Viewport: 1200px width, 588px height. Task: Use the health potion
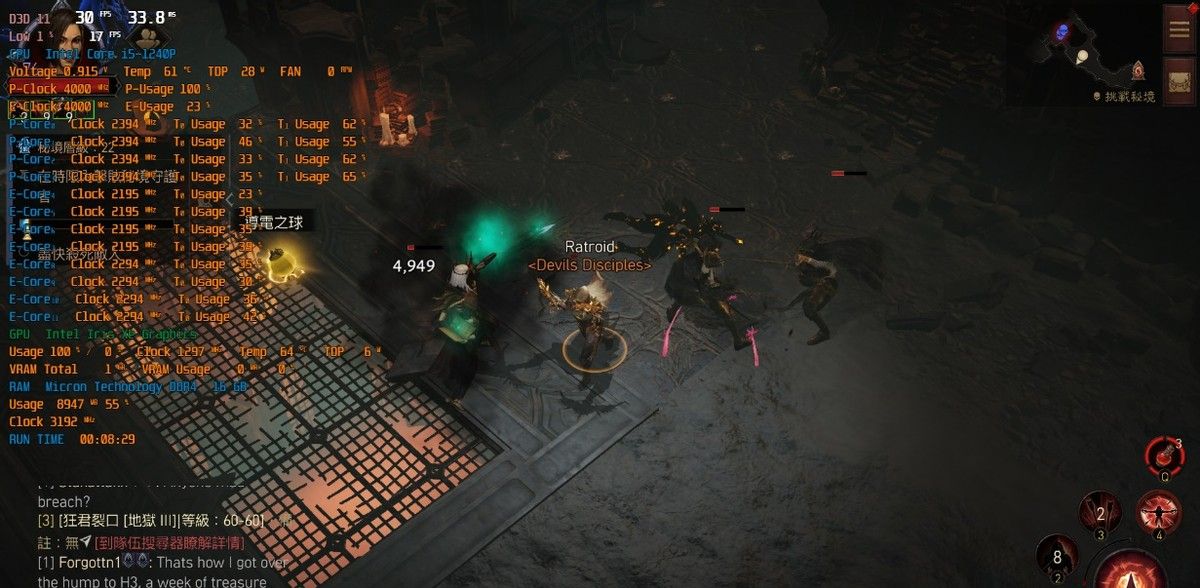(x=1163, y=458)
